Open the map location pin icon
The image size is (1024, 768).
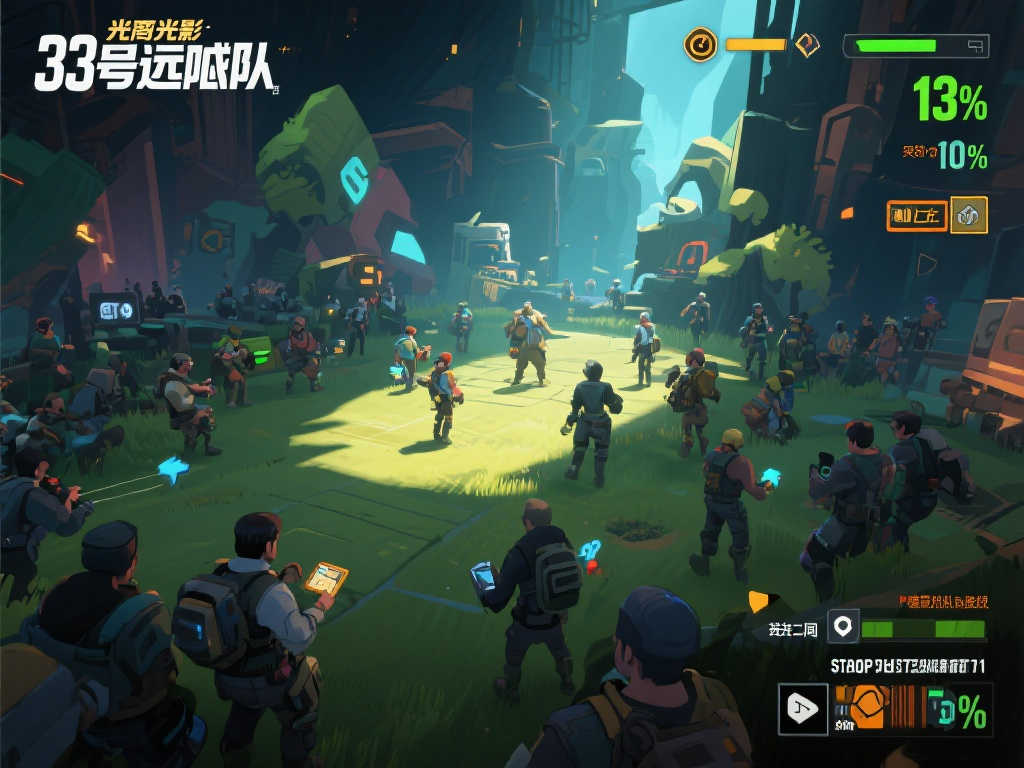coord(843,627)
